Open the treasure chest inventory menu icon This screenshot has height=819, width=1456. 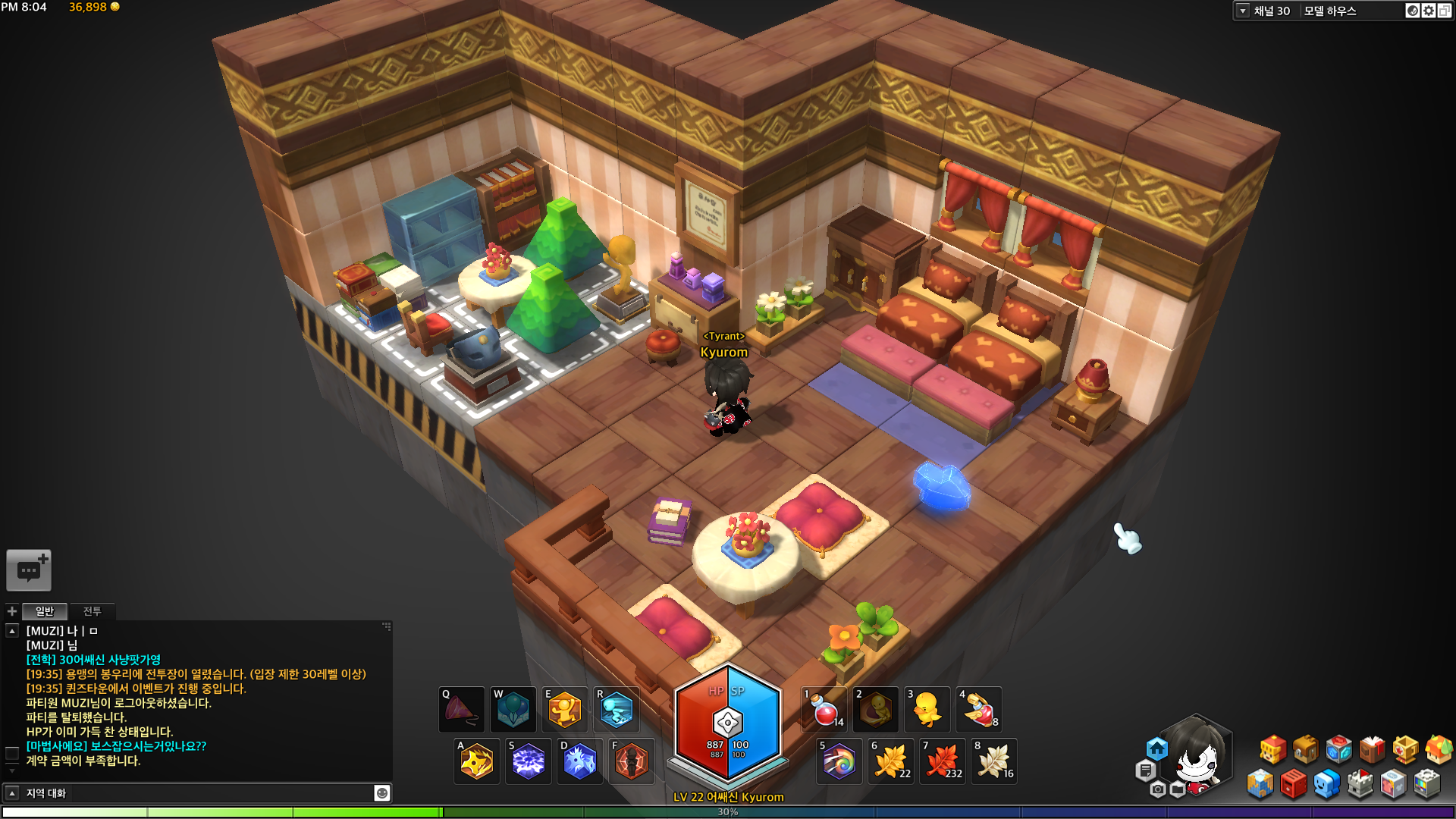(1305, 749)
